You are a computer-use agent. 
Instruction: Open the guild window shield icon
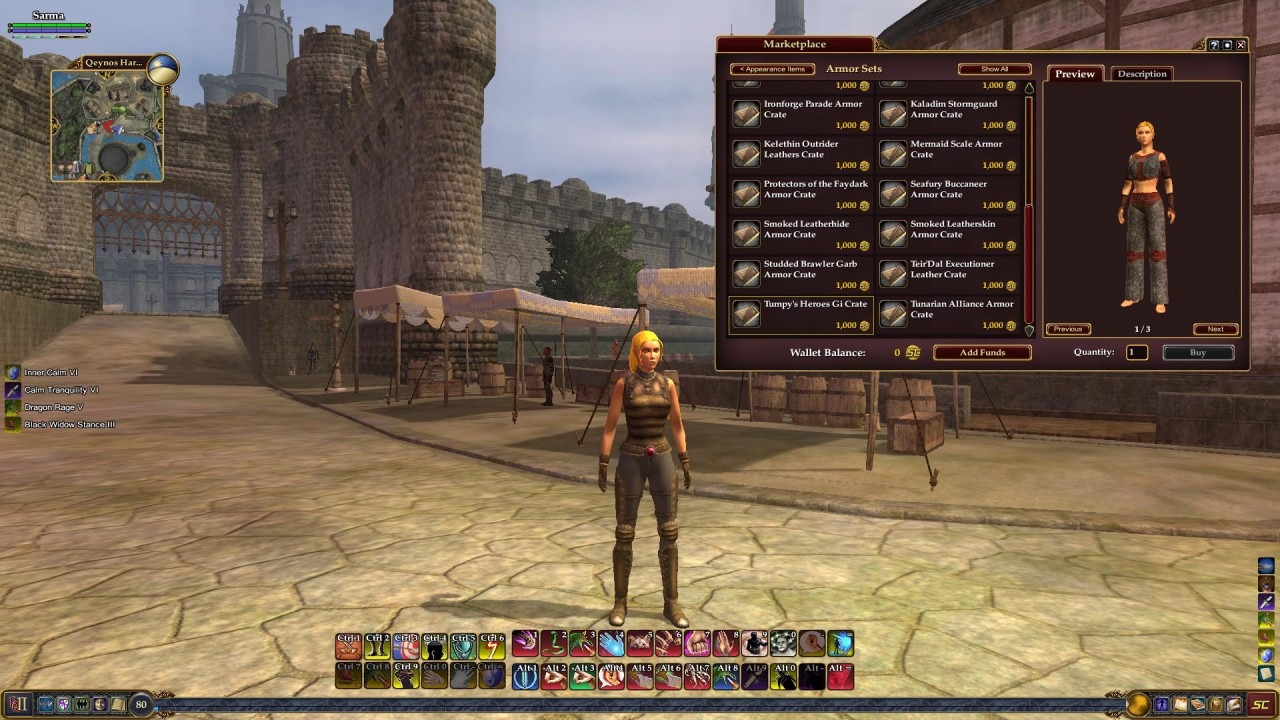pyautogui.click(x=63, y=704)
